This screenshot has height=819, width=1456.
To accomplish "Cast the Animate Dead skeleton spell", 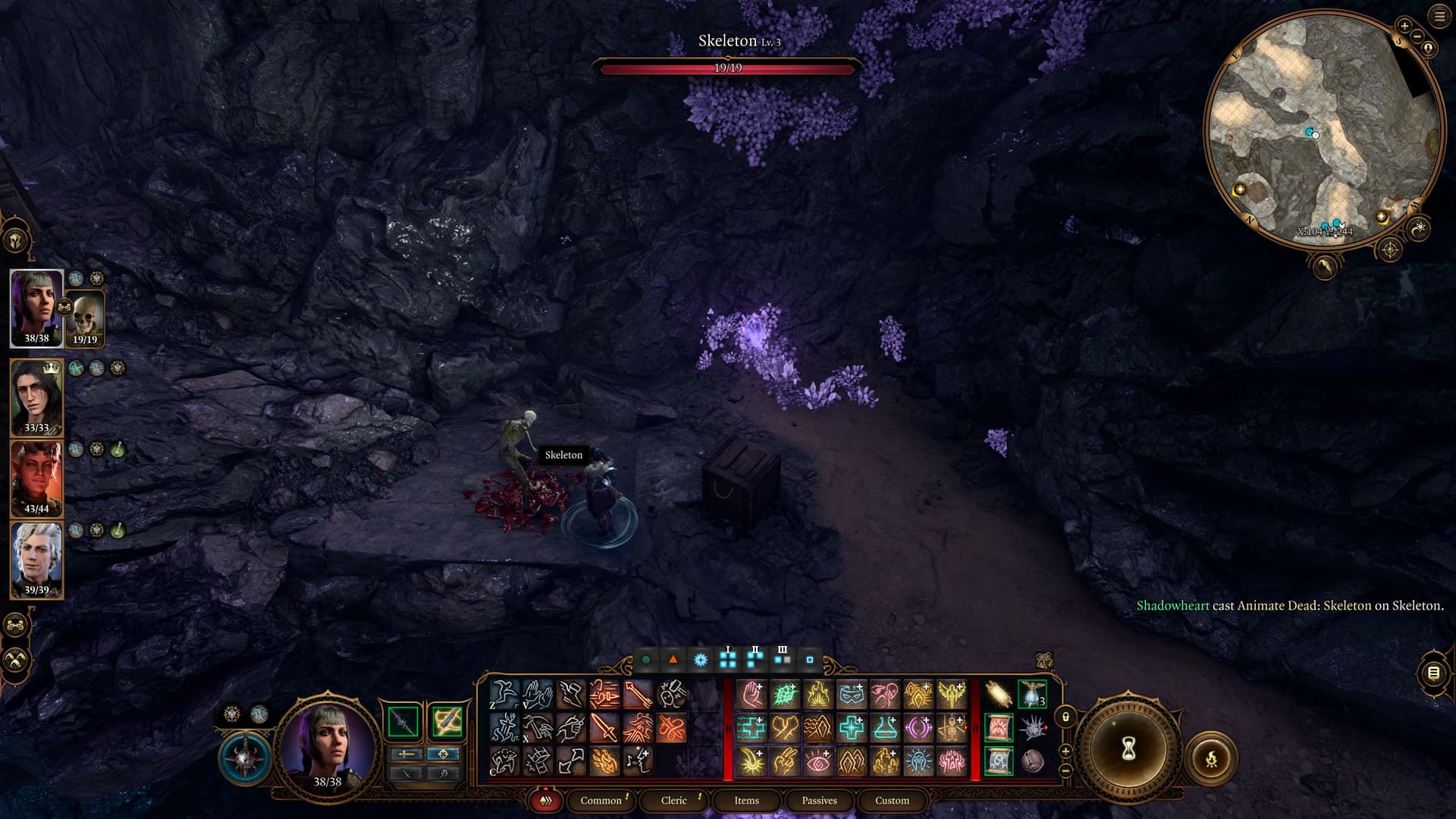I will [952, 728].
